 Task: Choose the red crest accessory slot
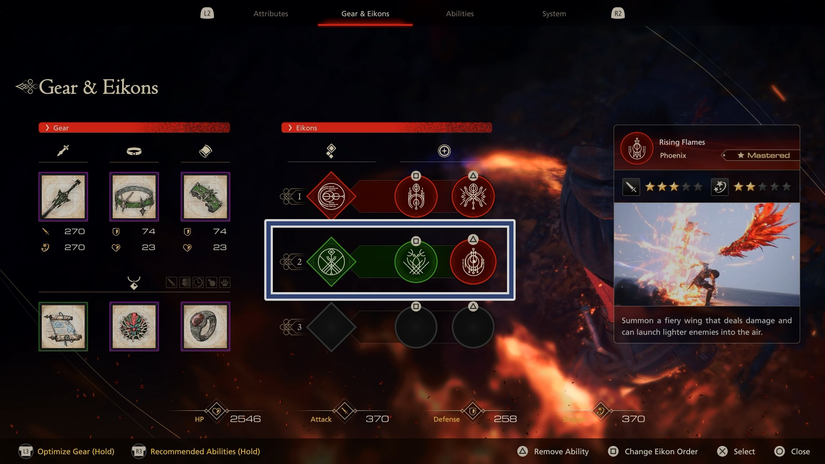tap(134, 326)
